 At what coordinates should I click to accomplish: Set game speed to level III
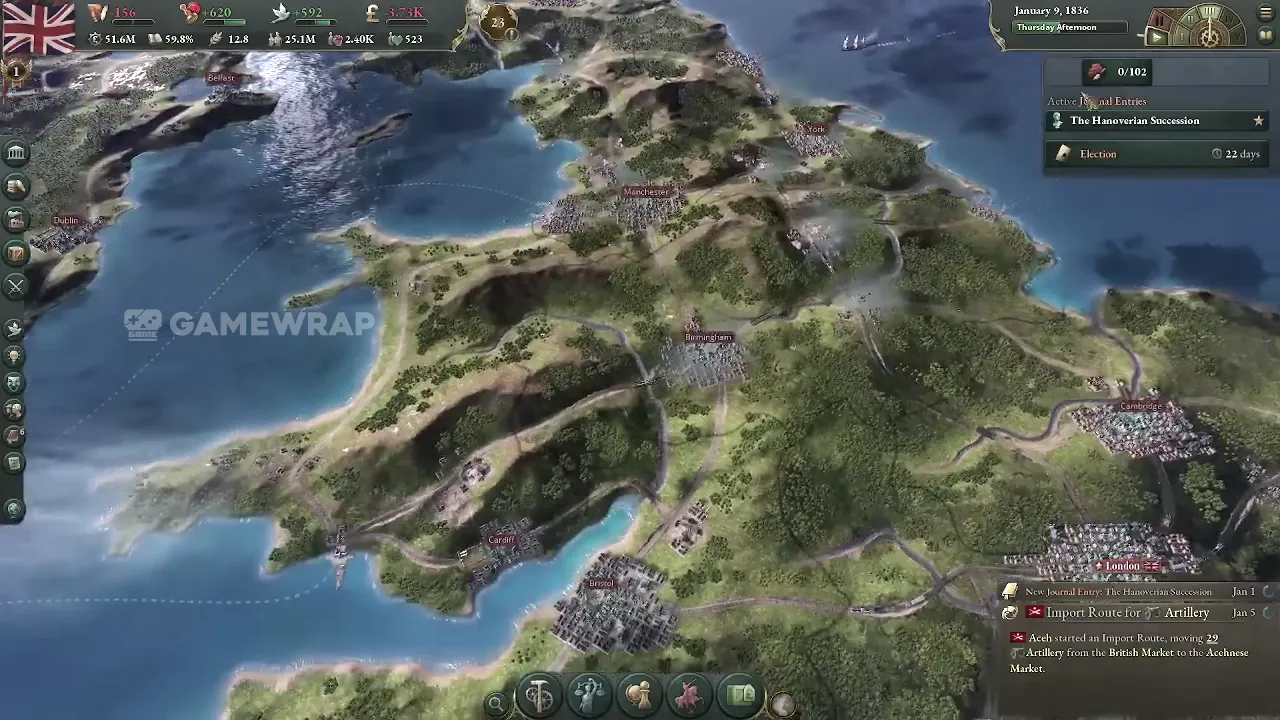pyautogui.click(x=1209, y=12)
